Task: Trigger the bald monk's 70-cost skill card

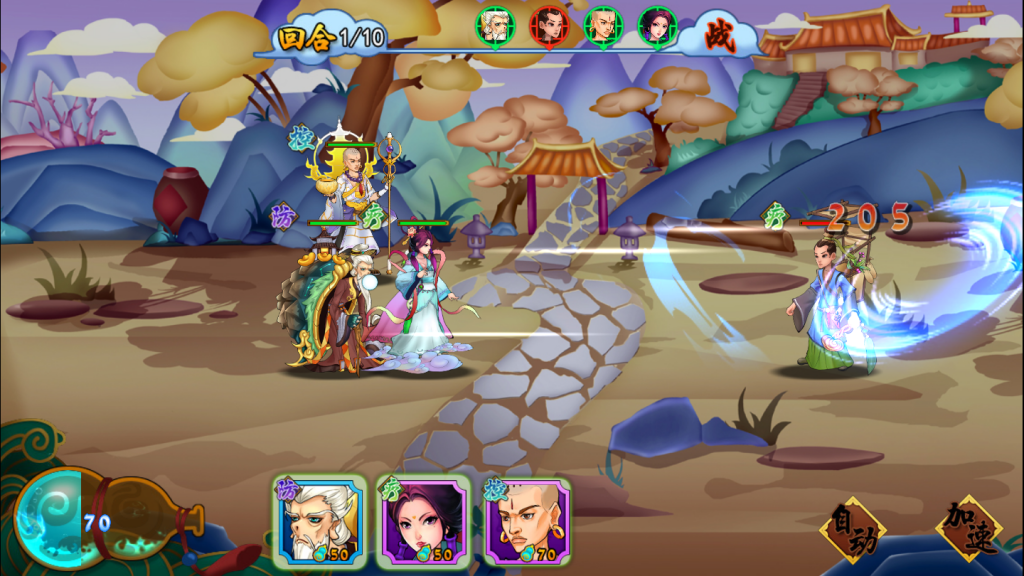Action: (x=527, y=521)
